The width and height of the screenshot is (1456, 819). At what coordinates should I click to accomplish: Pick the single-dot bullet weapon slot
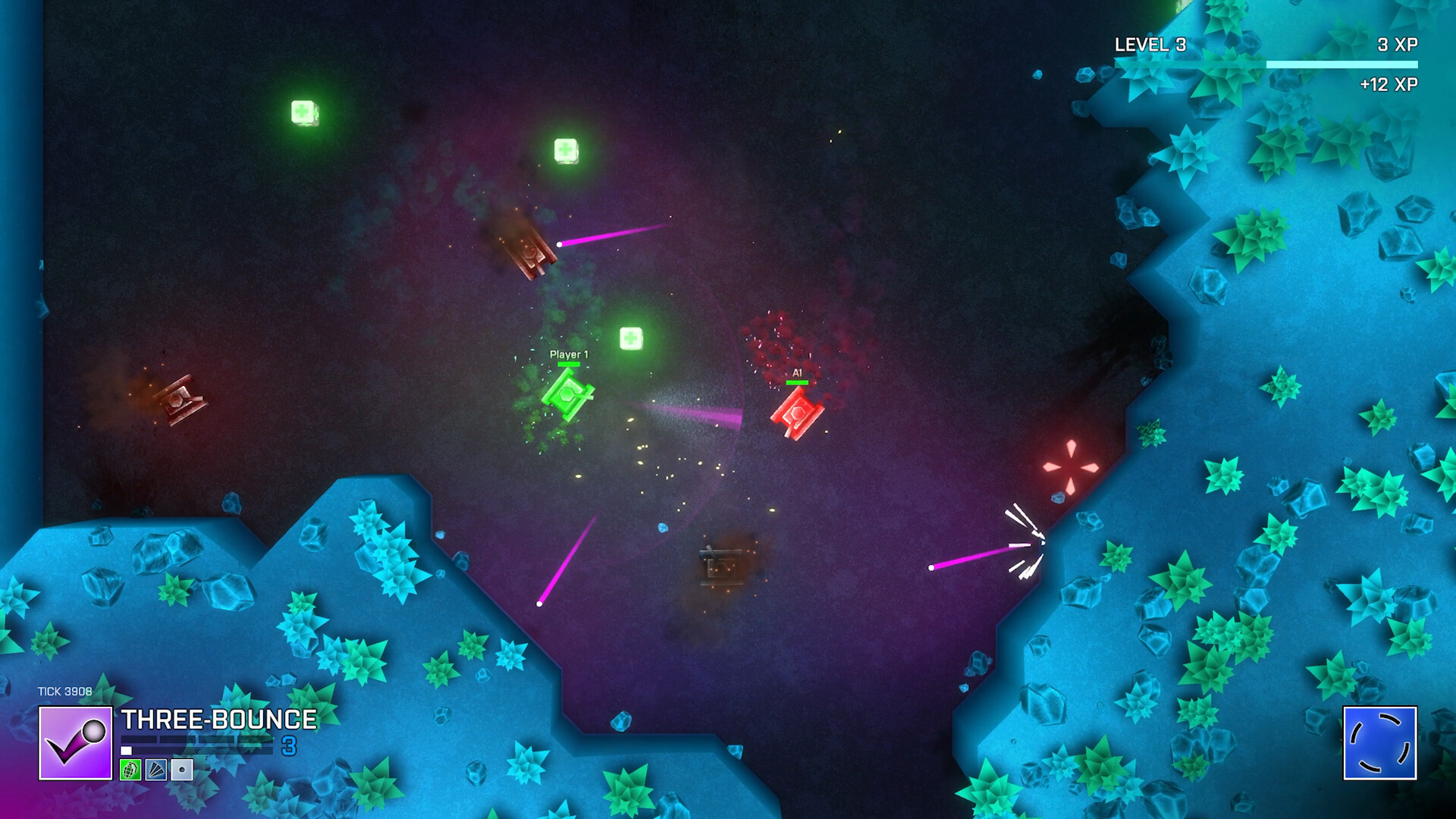(182, 770)
